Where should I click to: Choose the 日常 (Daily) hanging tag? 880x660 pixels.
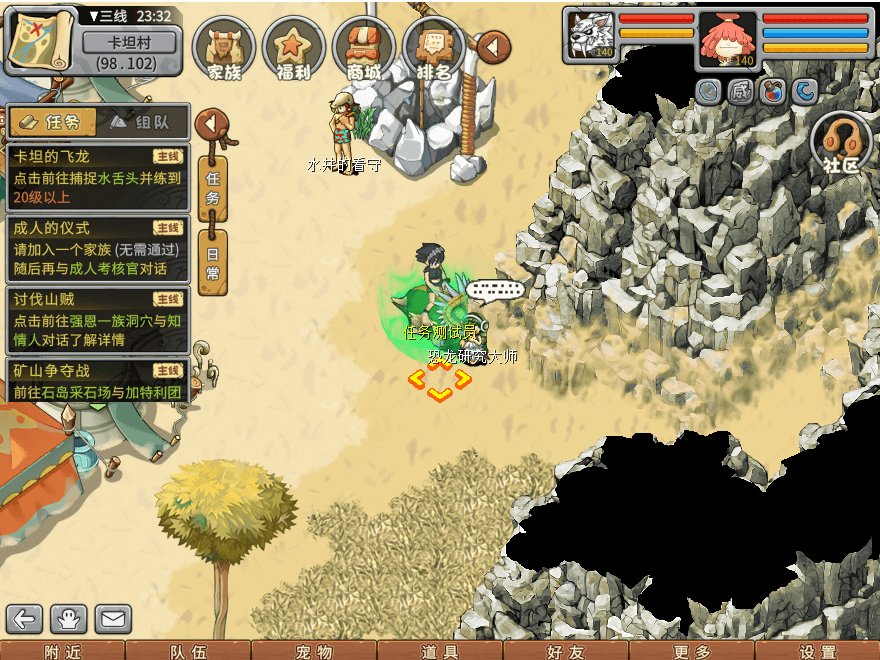point(212,264)
